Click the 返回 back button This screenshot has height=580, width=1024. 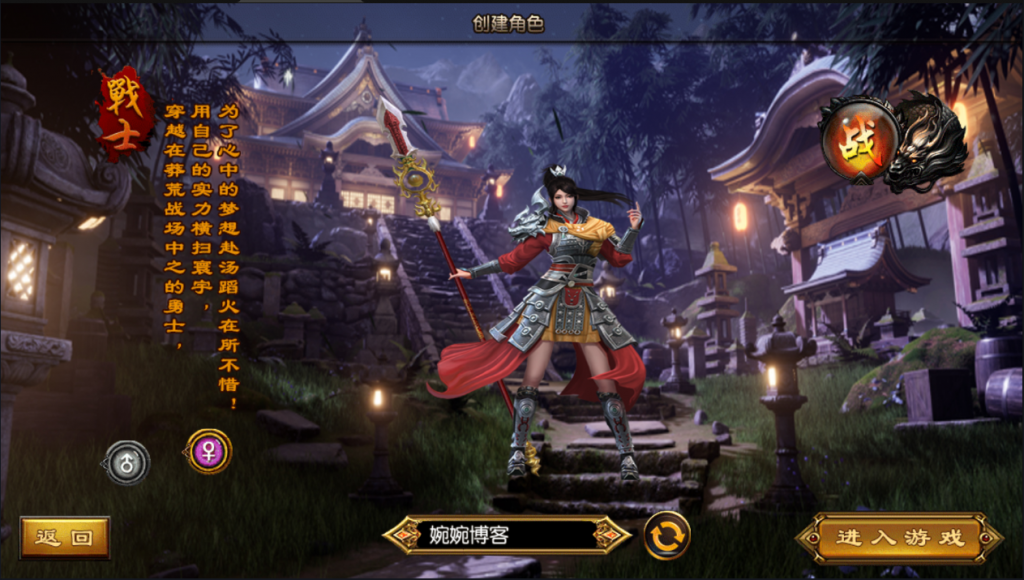click(64, 537)
